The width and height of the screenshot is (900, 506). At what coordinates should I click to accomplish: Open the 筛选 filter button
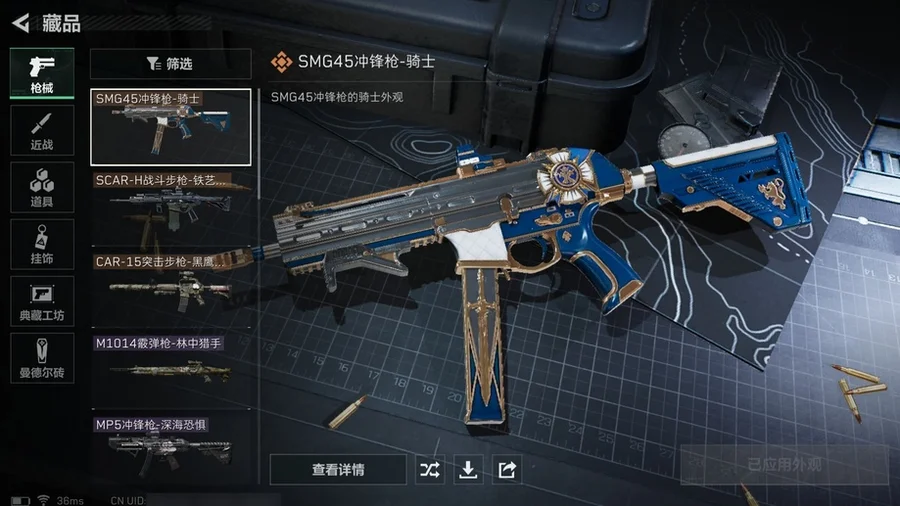point(170,64)
